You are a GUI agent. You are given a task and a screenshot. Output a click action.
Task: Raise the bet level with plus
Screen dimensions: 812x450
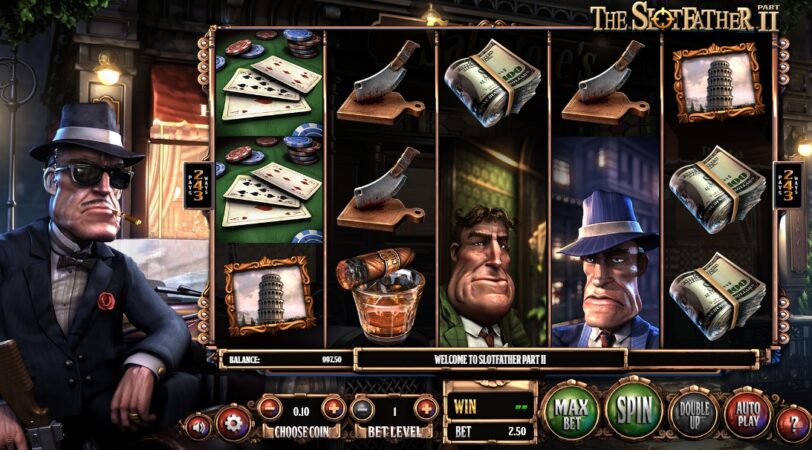point(426,408)
